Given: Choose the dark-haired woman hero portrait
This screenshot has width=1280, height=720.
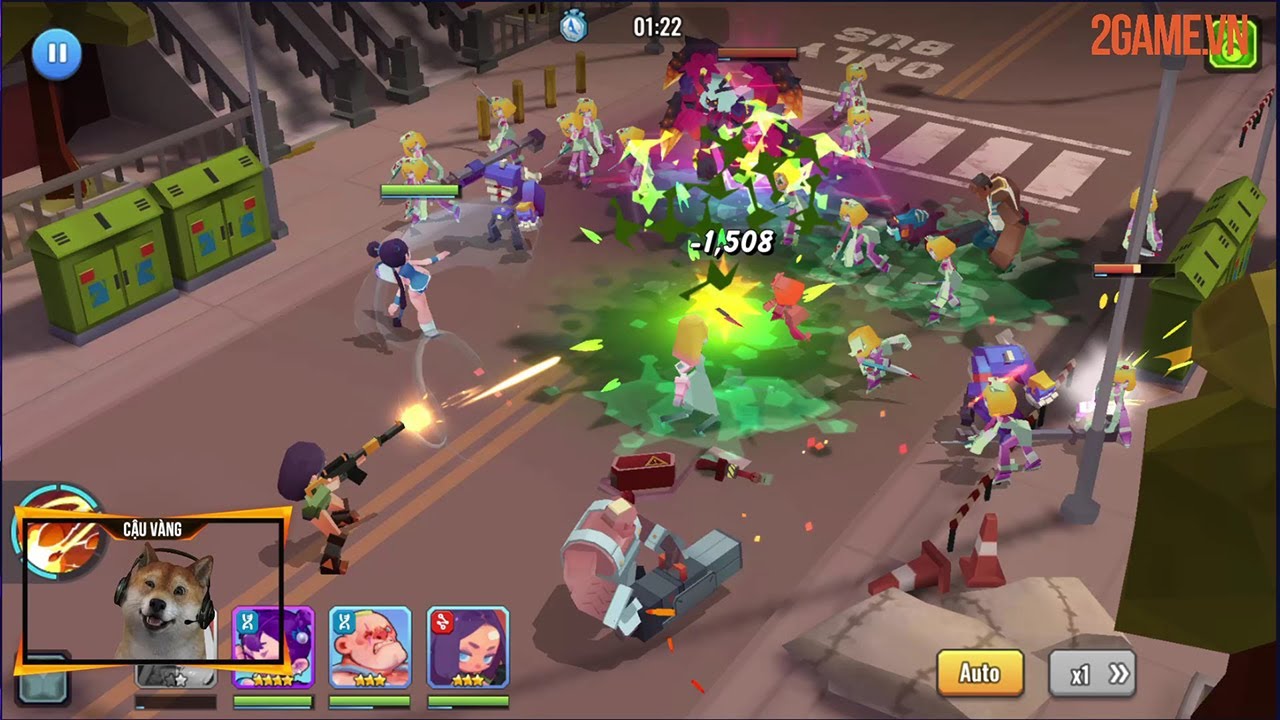Looking at the screenshot, I should click(x=468, y=647).
